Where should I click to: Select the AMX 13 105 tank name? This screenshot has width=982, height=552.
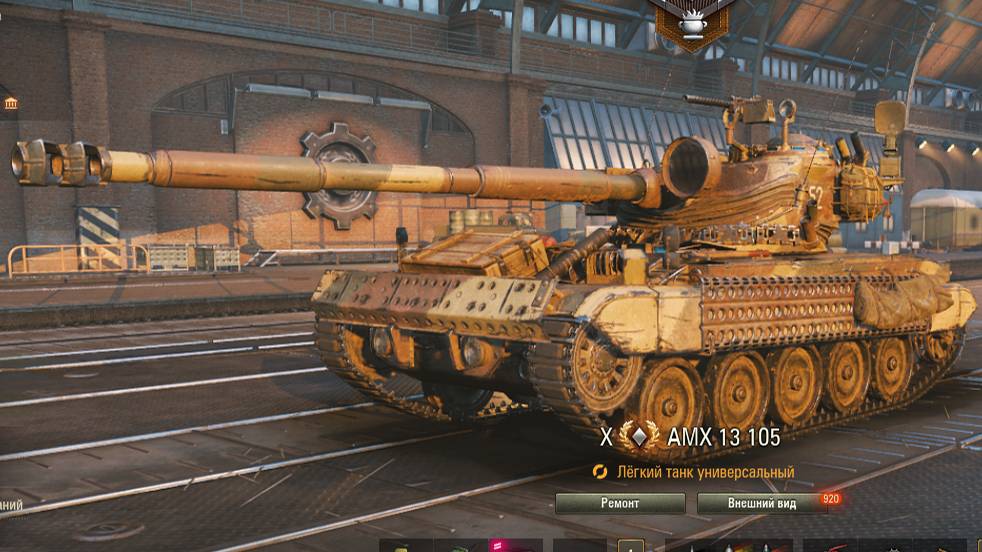[x=726, y=437]
